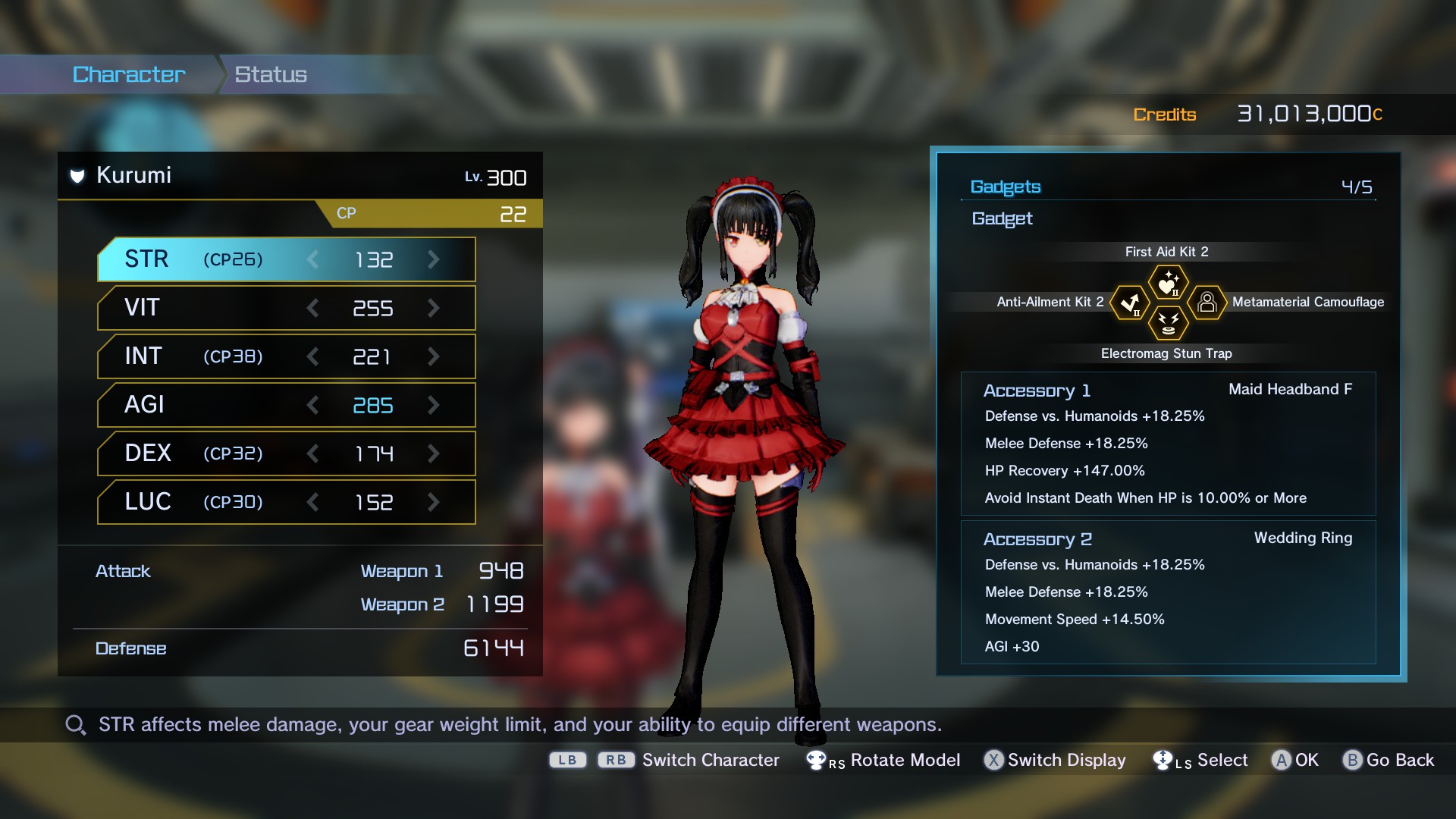Screen dimensions: 1456x819
Task: Select the STR stat row
Action: point(286,259)
